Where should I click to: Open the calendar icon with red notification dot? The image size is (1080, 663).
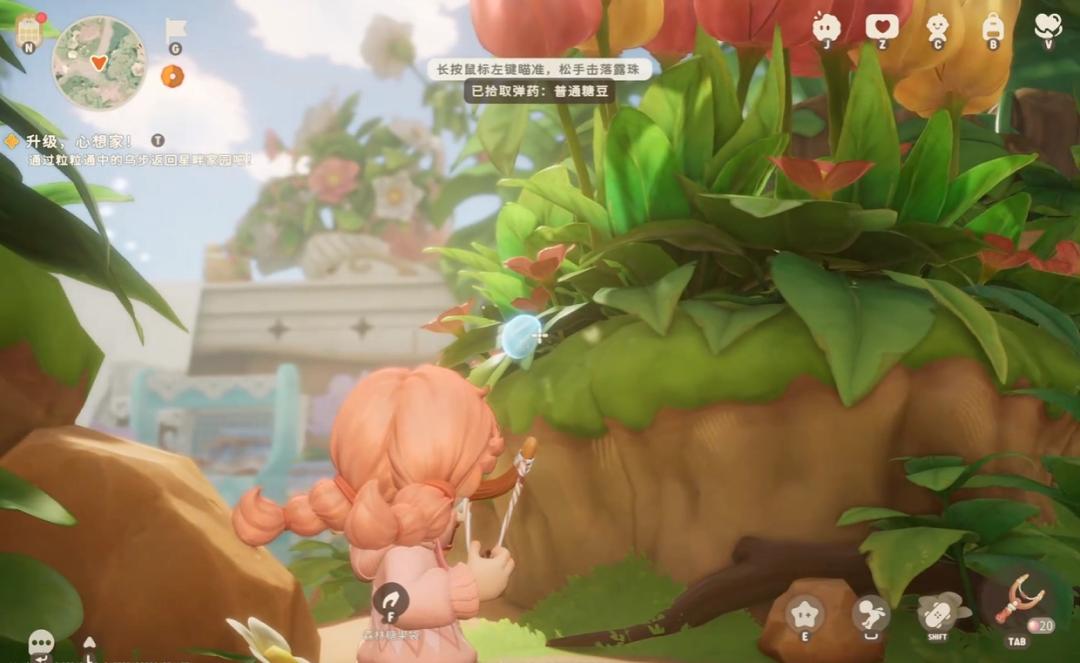pos(28,27)
